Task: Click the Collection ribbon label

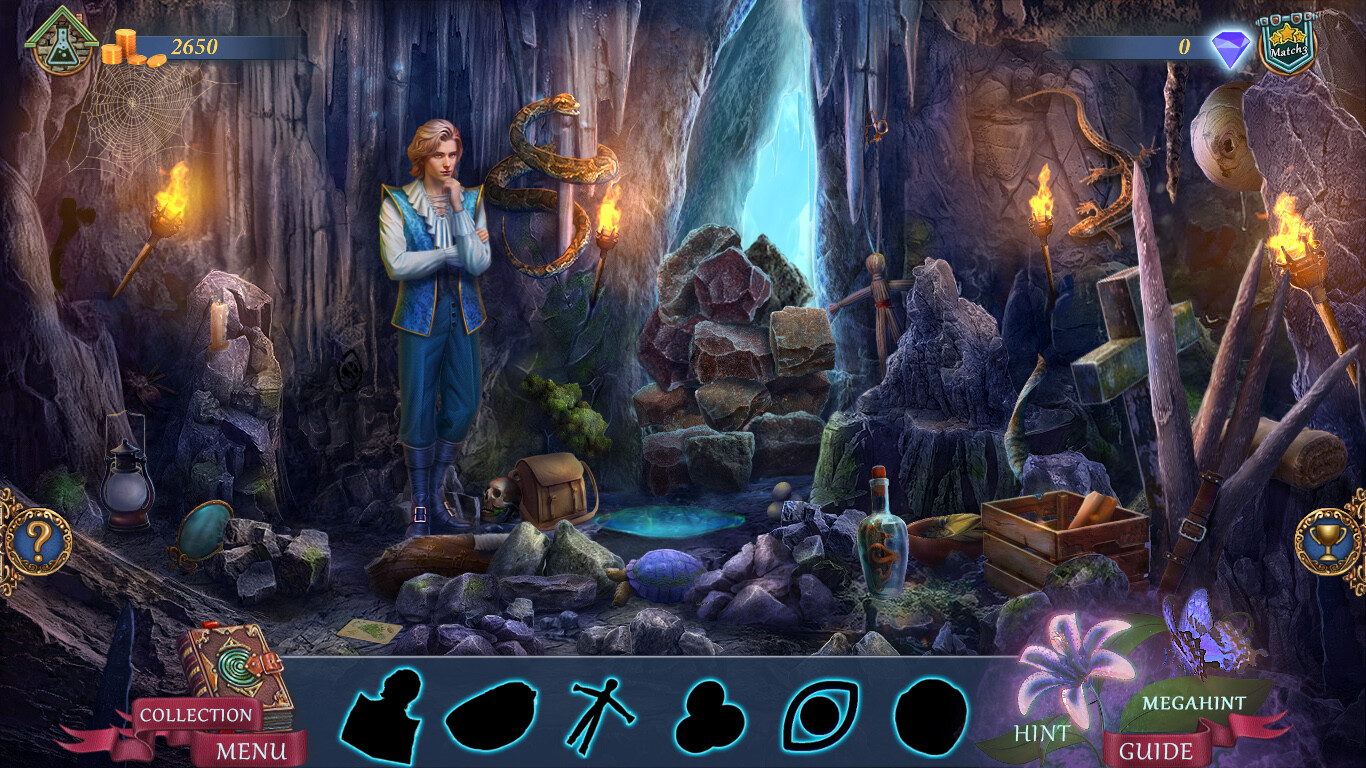Action: point(201,716)
